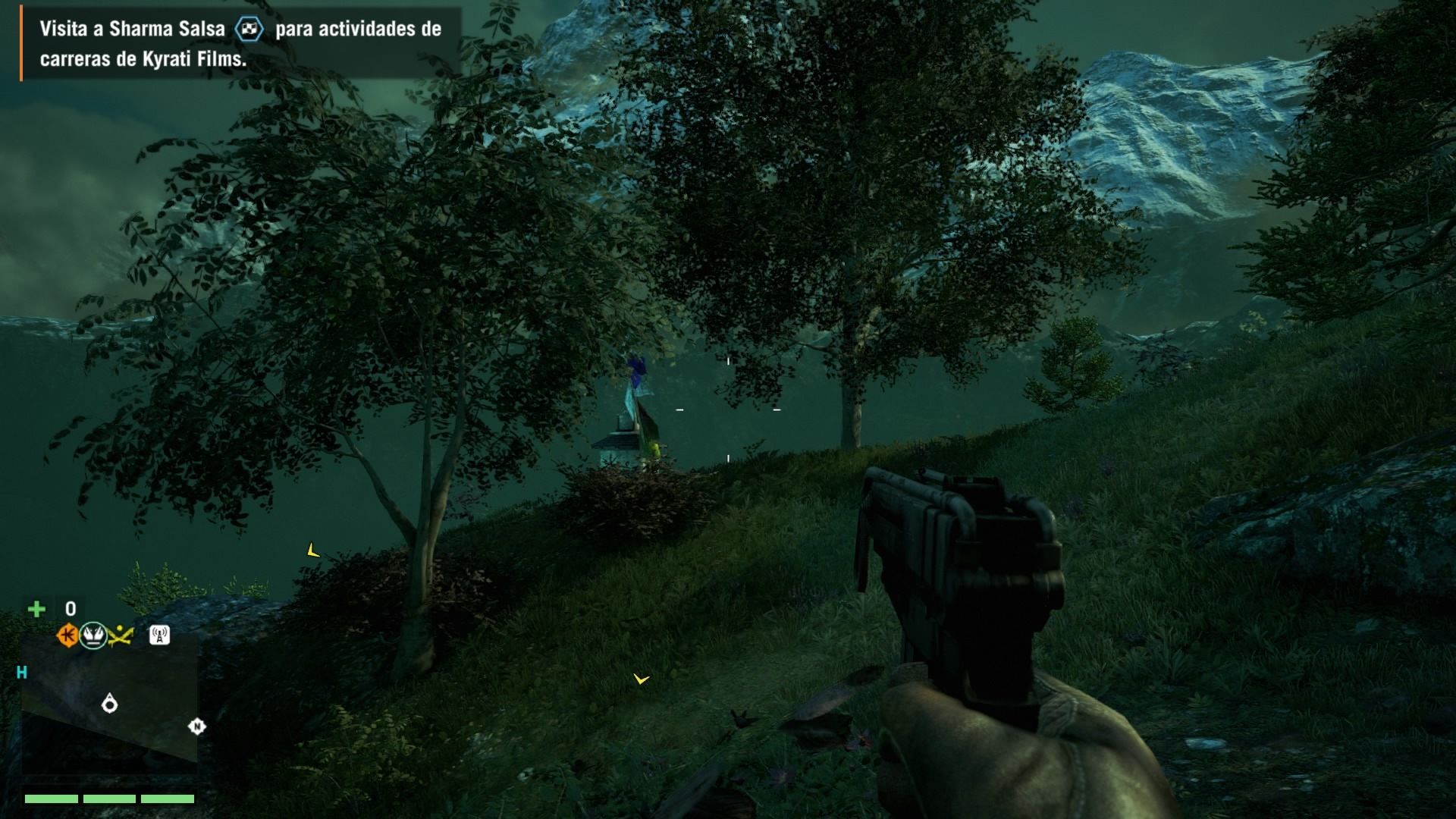Image resolution: width=1456 pixels, height=819 pixels.
Task: Click the north compass marker on minimap
Action: coord(196,726)
